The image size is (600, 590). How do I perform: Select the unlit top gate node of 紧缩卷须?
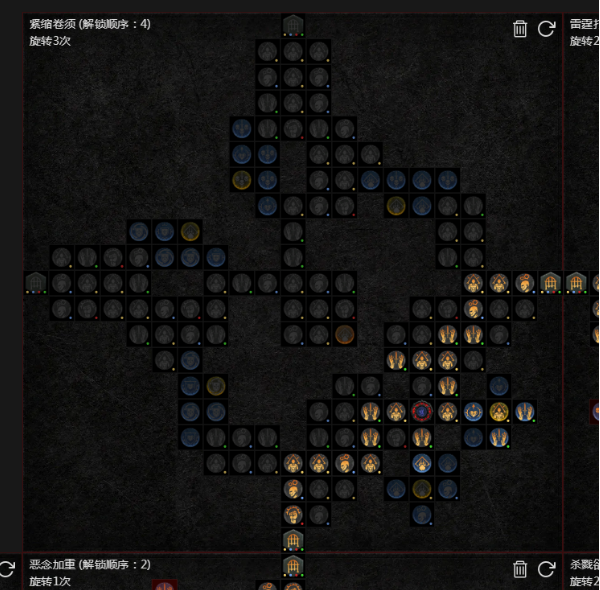coord(292,25)
